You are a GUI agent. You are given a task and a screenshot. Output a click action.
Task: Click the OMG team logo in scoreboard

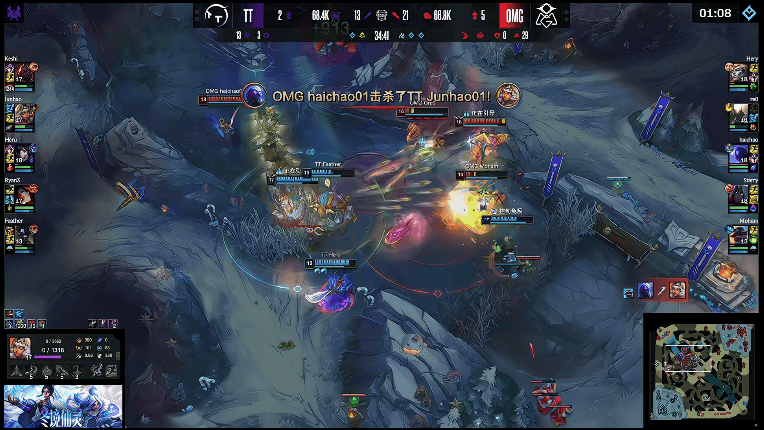[x=546, y=15]
